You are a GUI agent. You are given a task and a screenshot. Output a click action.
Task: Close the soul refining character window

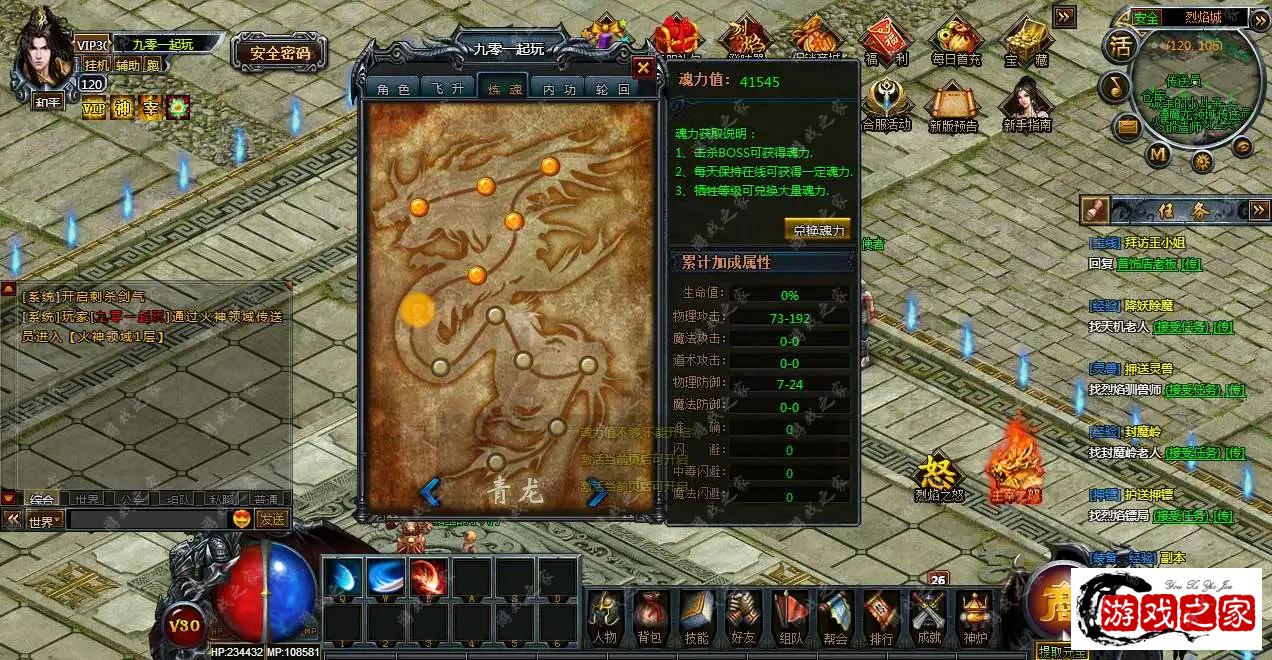point(643,68)
